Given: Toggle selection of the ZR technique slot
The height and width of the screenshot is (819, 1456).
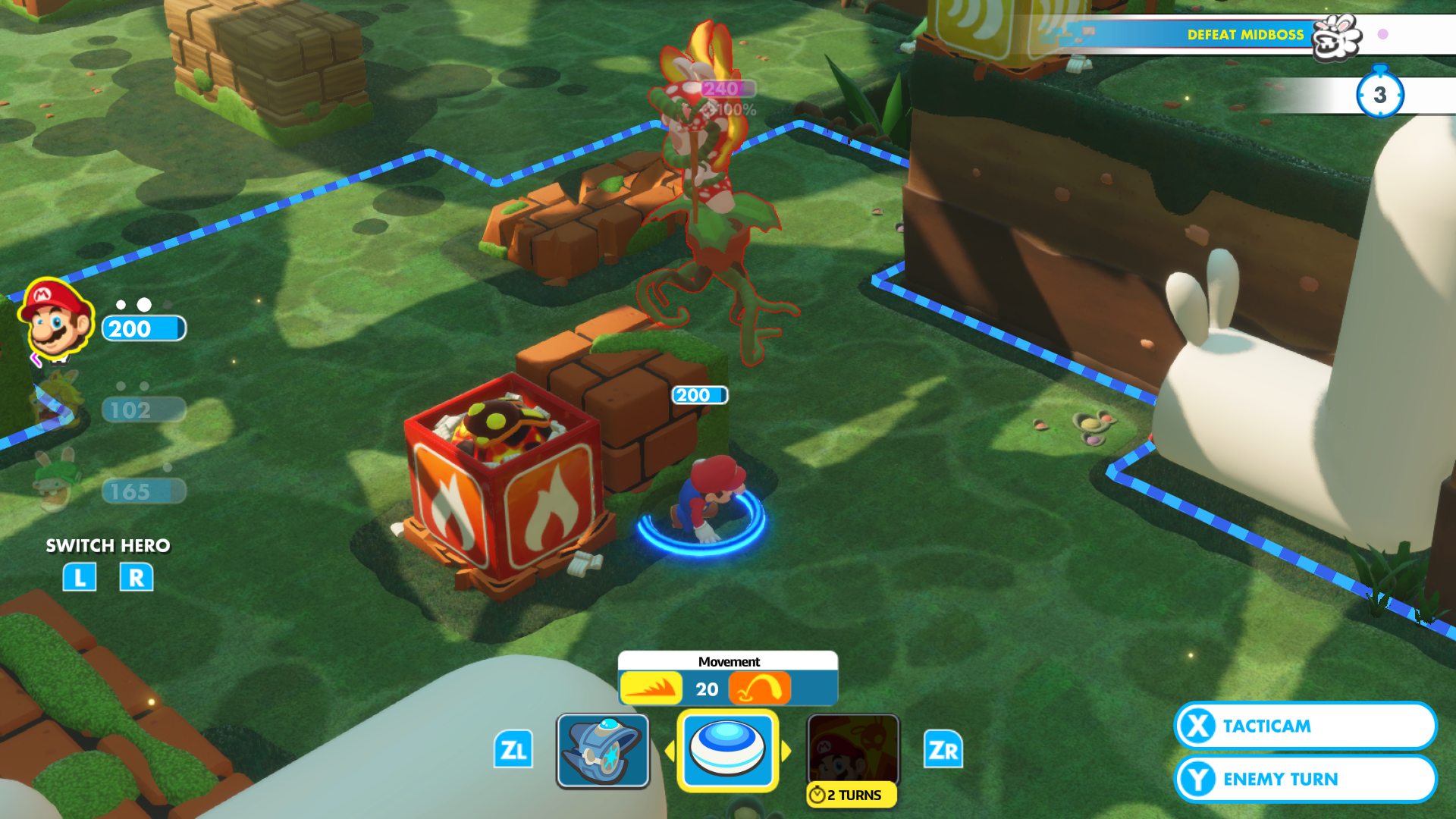Looking at the screenshot, I should [x=943, y=750].
